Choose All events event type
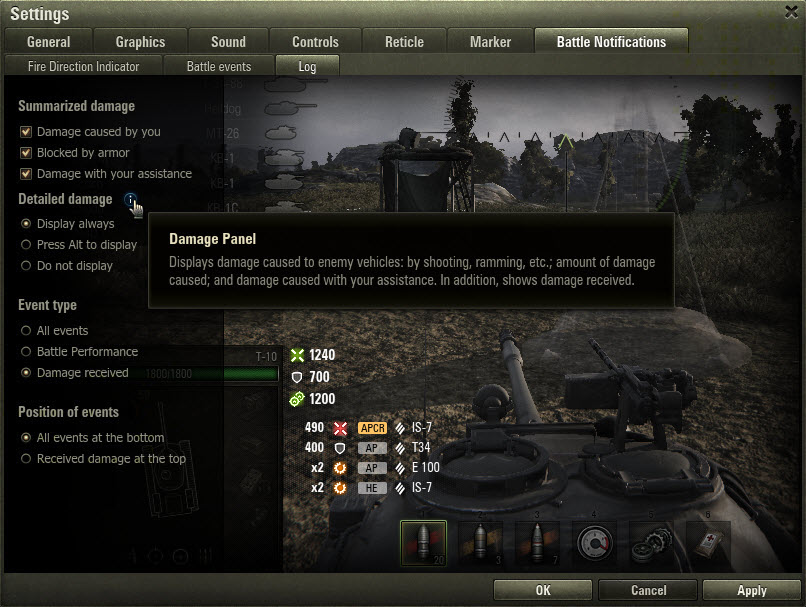The width and height of the screenshot is (806, 607). [x=26, y=331]
